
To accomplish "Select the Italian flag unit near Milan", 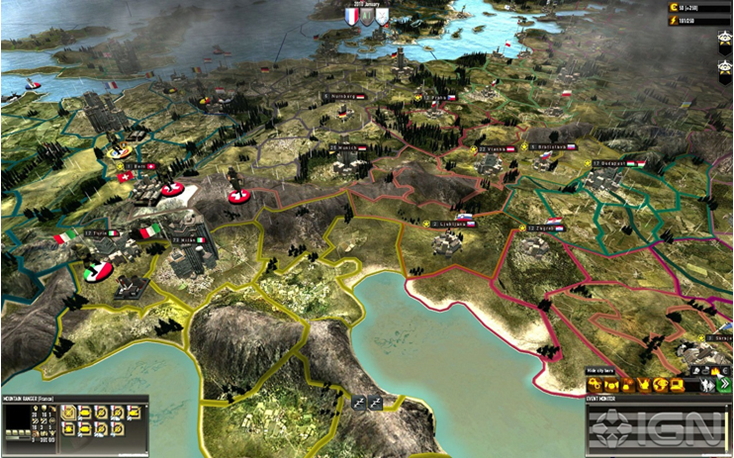I will [150, 232].
